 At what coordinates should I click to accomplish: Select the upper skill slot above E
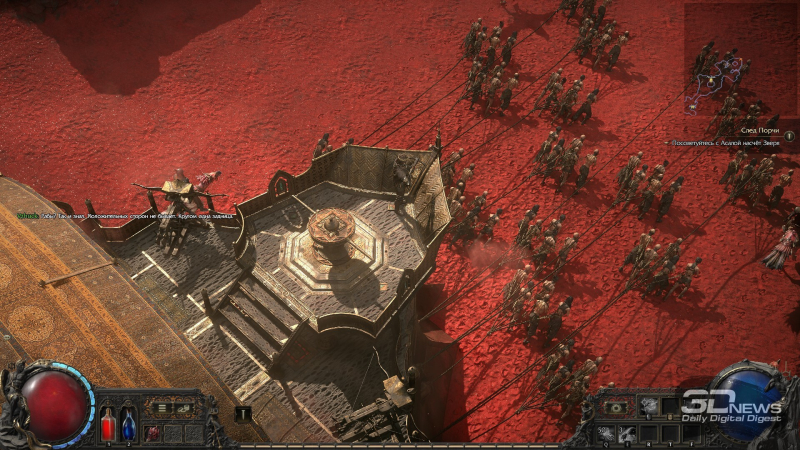pyautogui.click(x=647, y=405)
